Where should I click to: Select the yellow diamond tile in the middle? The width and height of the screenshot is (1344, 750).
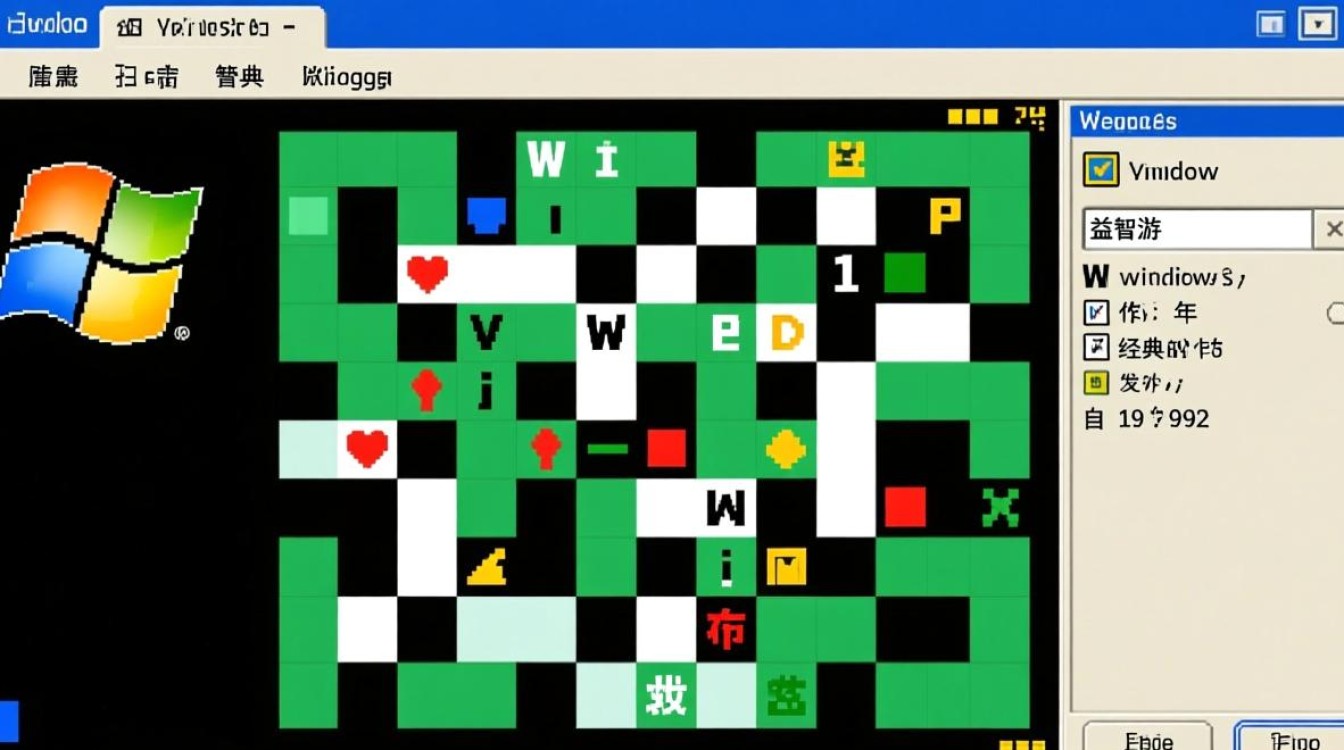coord(786,449)
